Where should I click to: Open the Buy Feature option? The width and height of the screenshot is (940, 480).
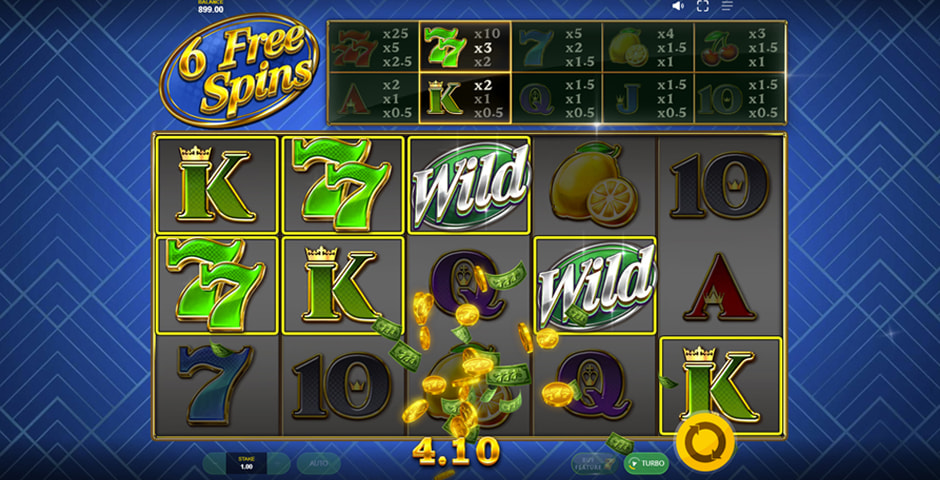[593, 463]
